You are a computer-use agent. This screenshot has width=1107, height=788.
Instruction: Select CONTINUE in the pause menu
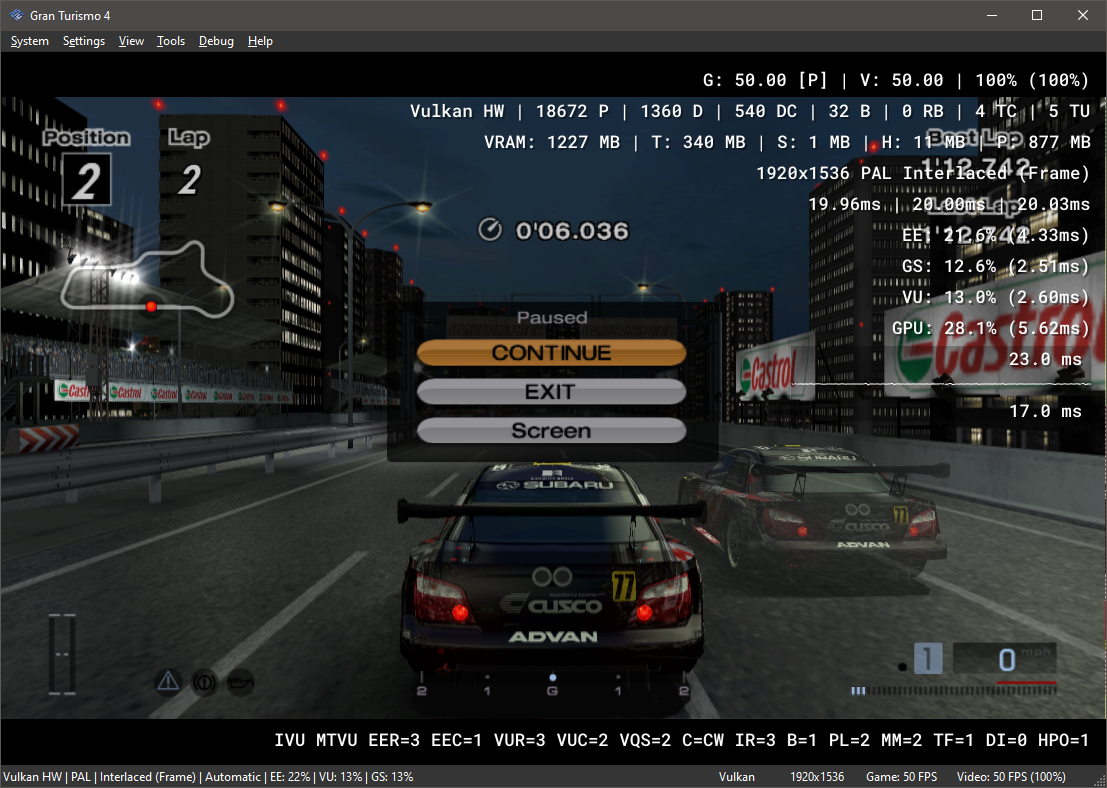pyautogui.click(x=551, y=353)
